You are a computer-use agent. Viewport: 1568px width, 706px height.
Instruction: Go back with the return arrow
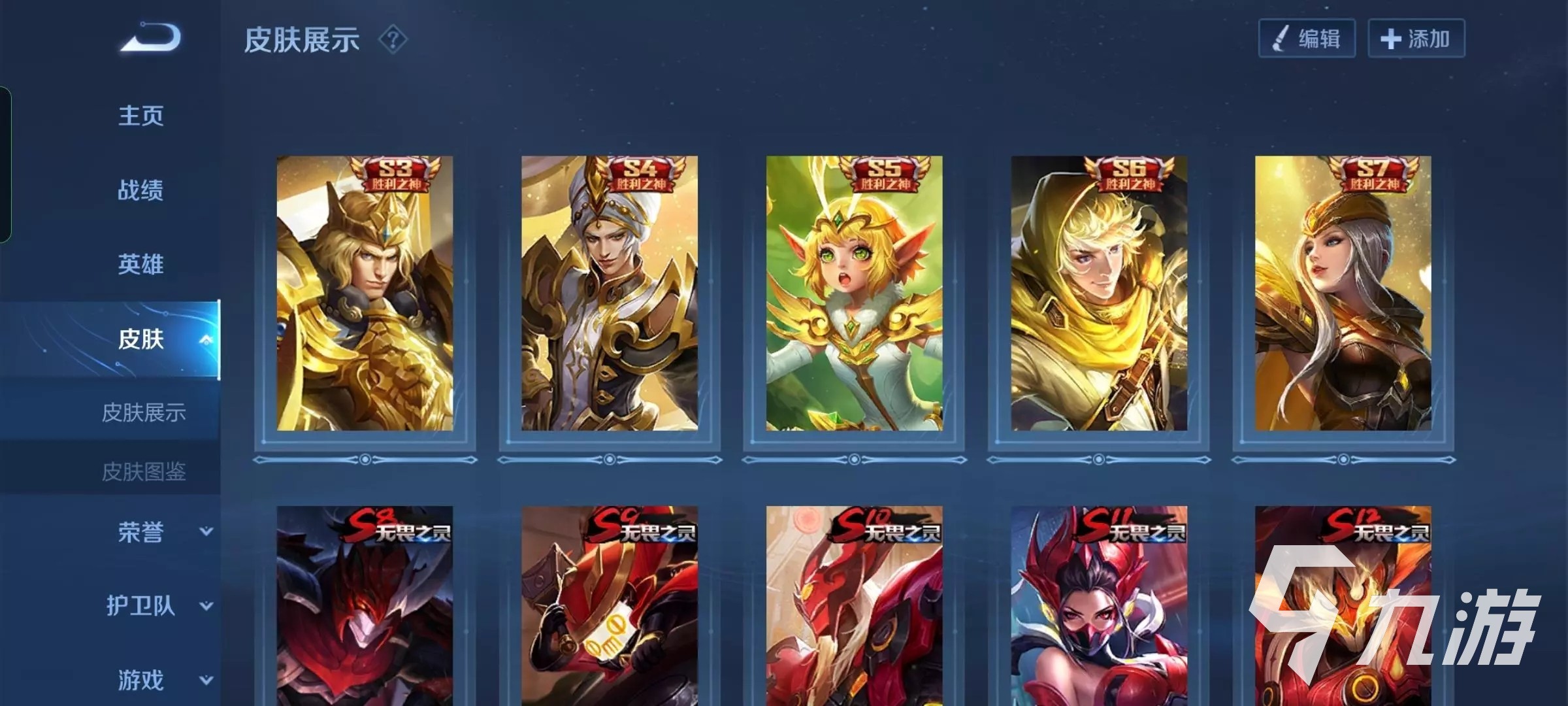coord(151,38)
